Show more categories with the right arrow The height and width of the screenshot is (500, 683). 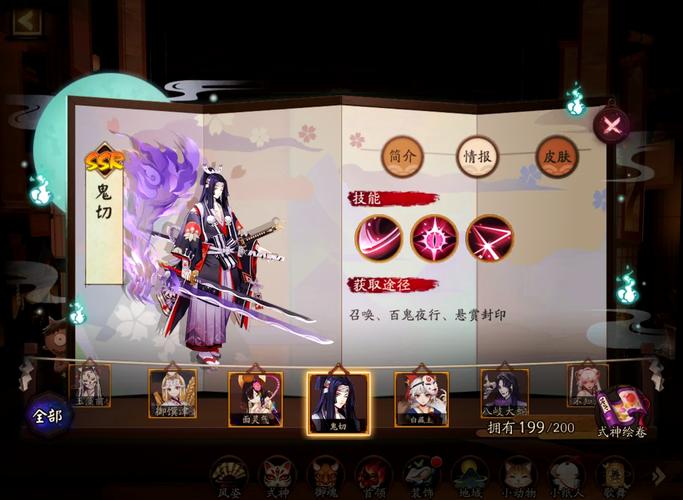(658, 475)
